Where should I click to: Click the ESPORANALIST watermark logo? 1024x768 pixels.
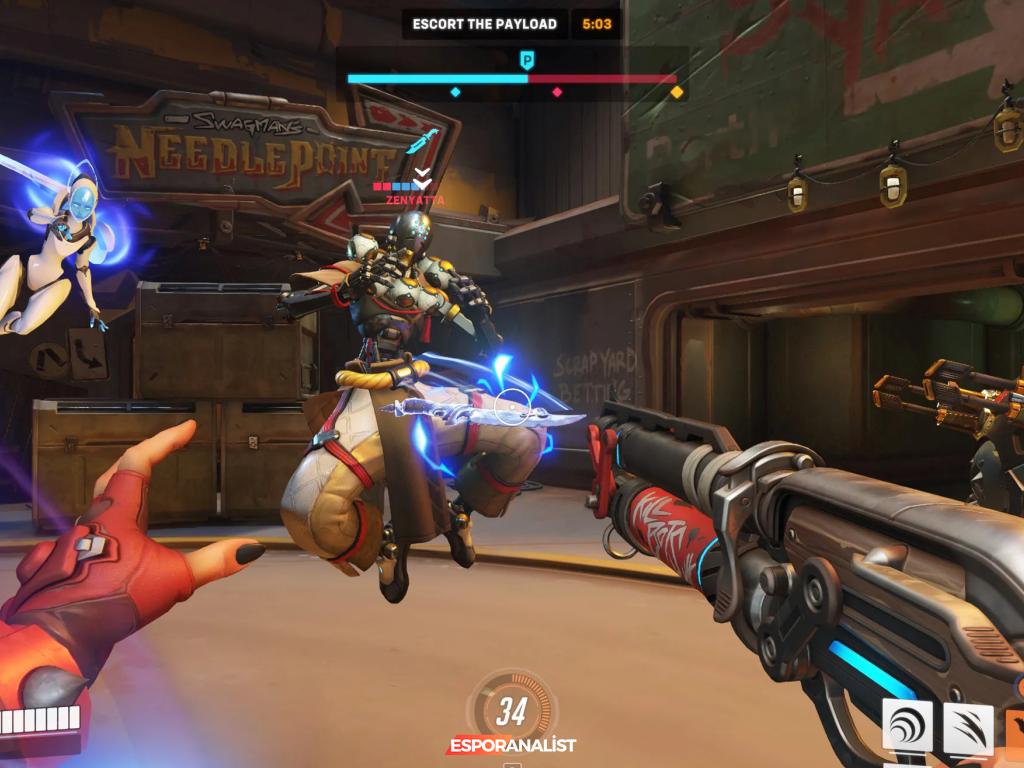pyautogui.click(x=511, y=745)
